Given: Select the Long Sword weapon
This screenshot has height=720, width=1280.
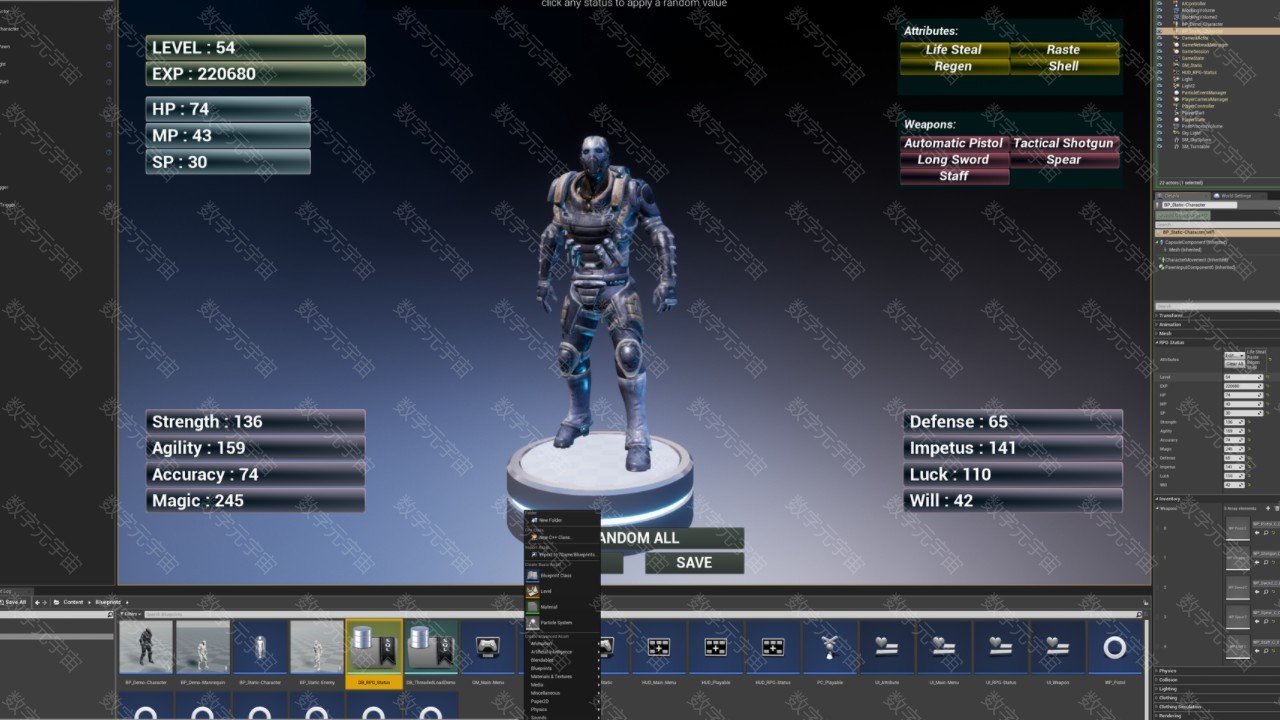Looking at the screenshot, I should coord(954,160).
